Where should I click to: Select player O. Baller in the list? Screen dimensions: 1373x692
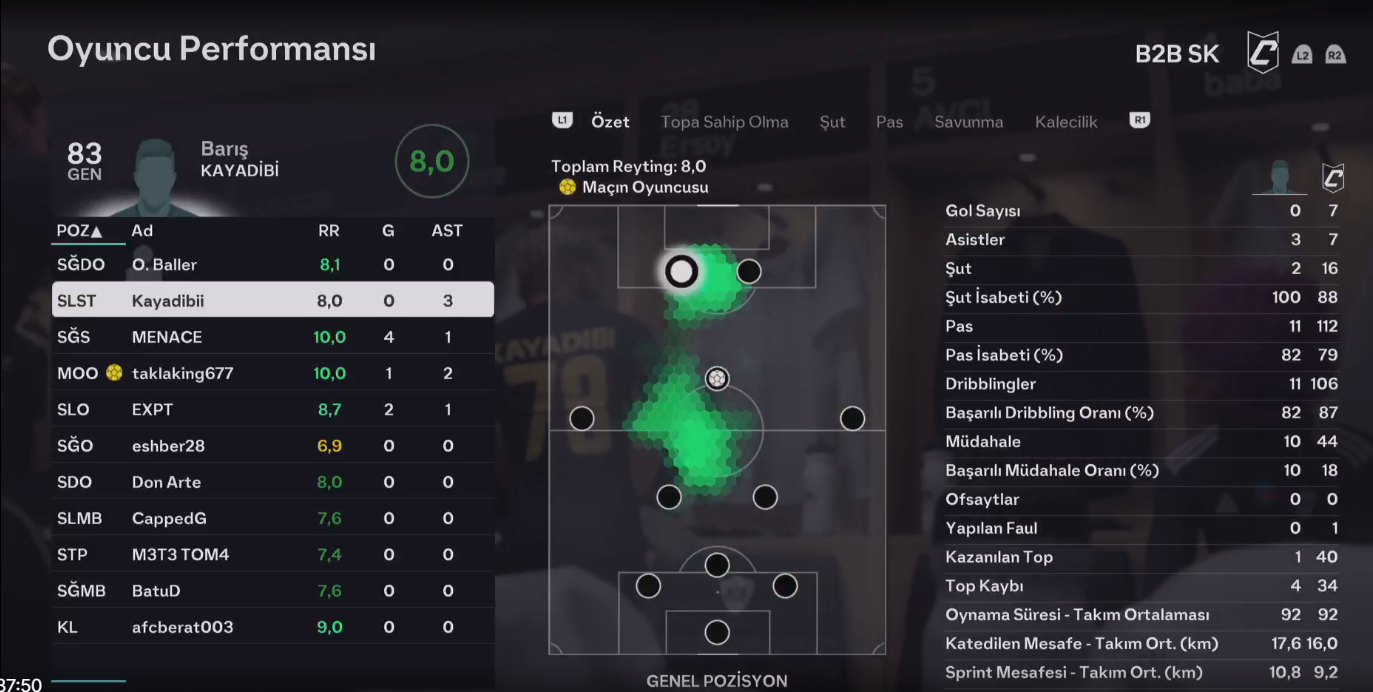coord(272,265)
